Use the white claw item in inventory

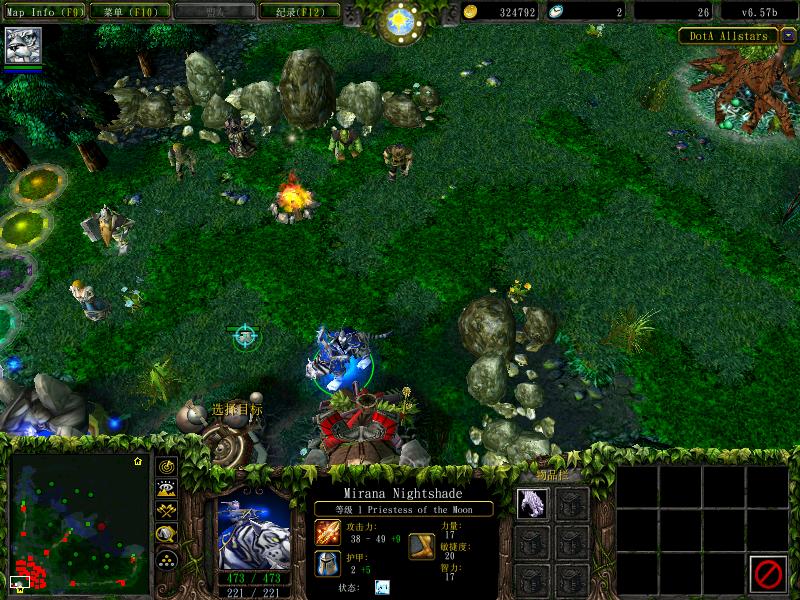(532, 502)
